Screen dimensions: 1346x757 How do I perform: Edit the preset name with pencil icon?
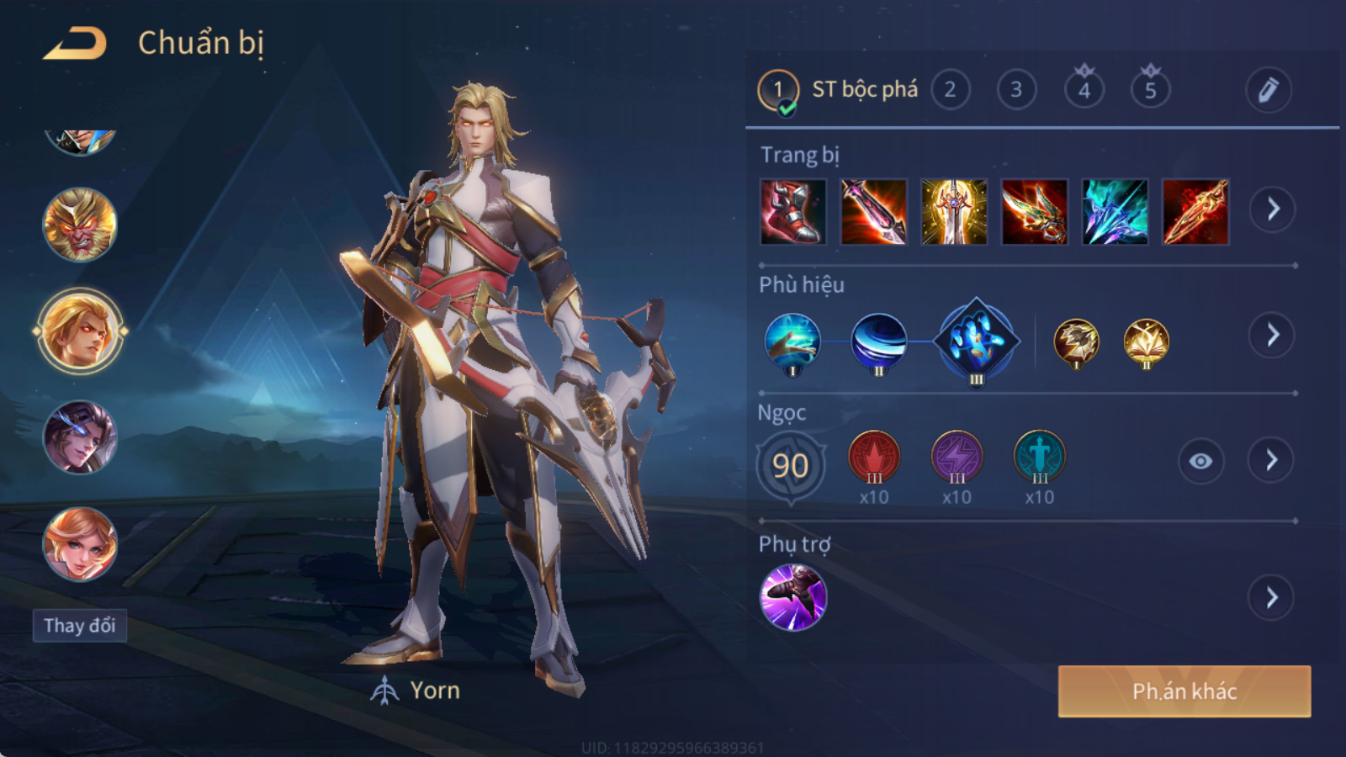pyautogui.click(x=1268, y=90)
